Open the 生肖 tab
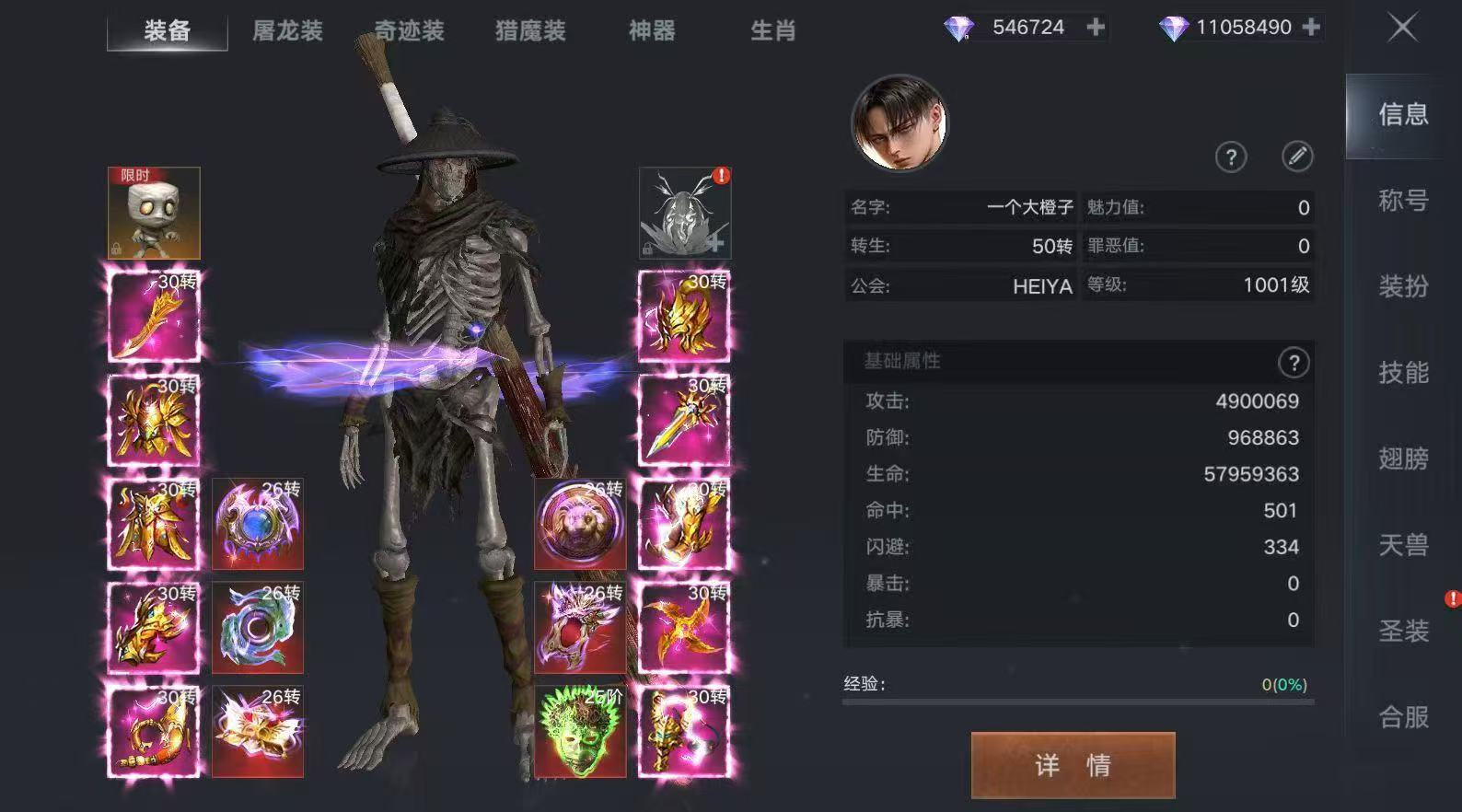 pyautogui.click(x=773, y=30)
